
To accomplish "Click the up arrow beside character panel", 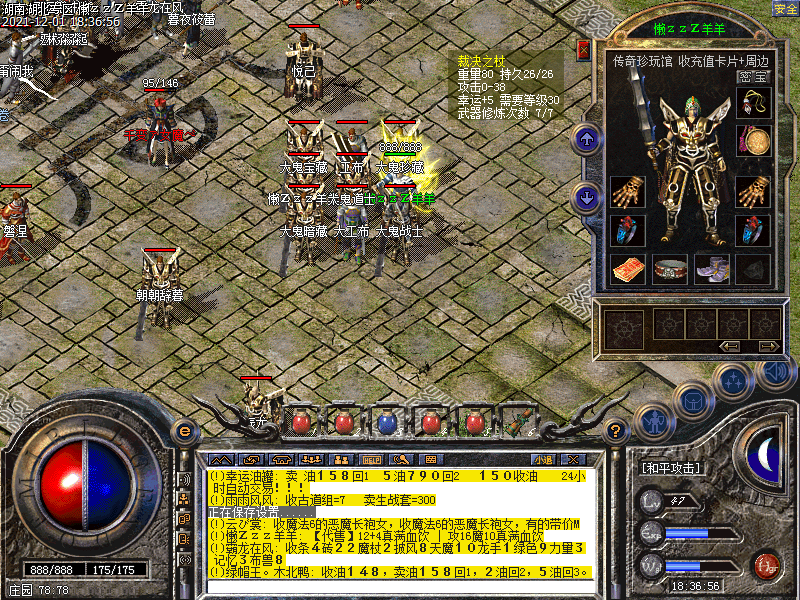I will 588,138.
